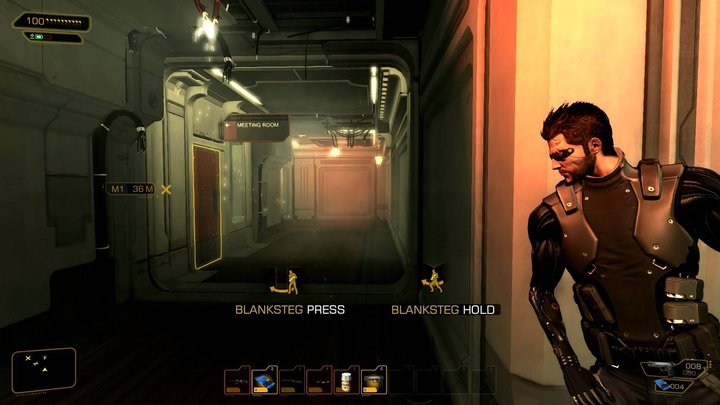
Task: Click the blue gadget beside the 004 count
Action: pos(664,385)
